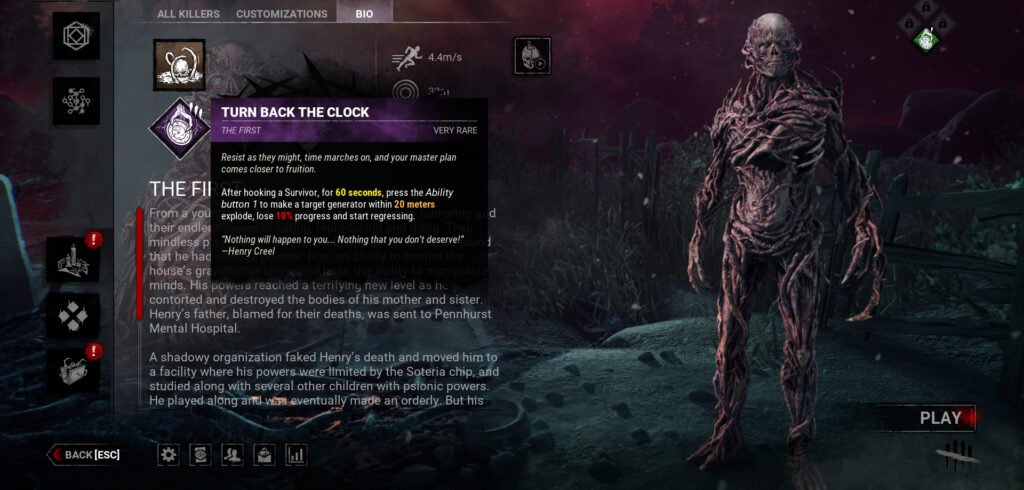Image resolution: width=1024 pixels, height=490 pixels.
Task: Open the branching nodes icon in sidebar
Action: coord(76,101)
